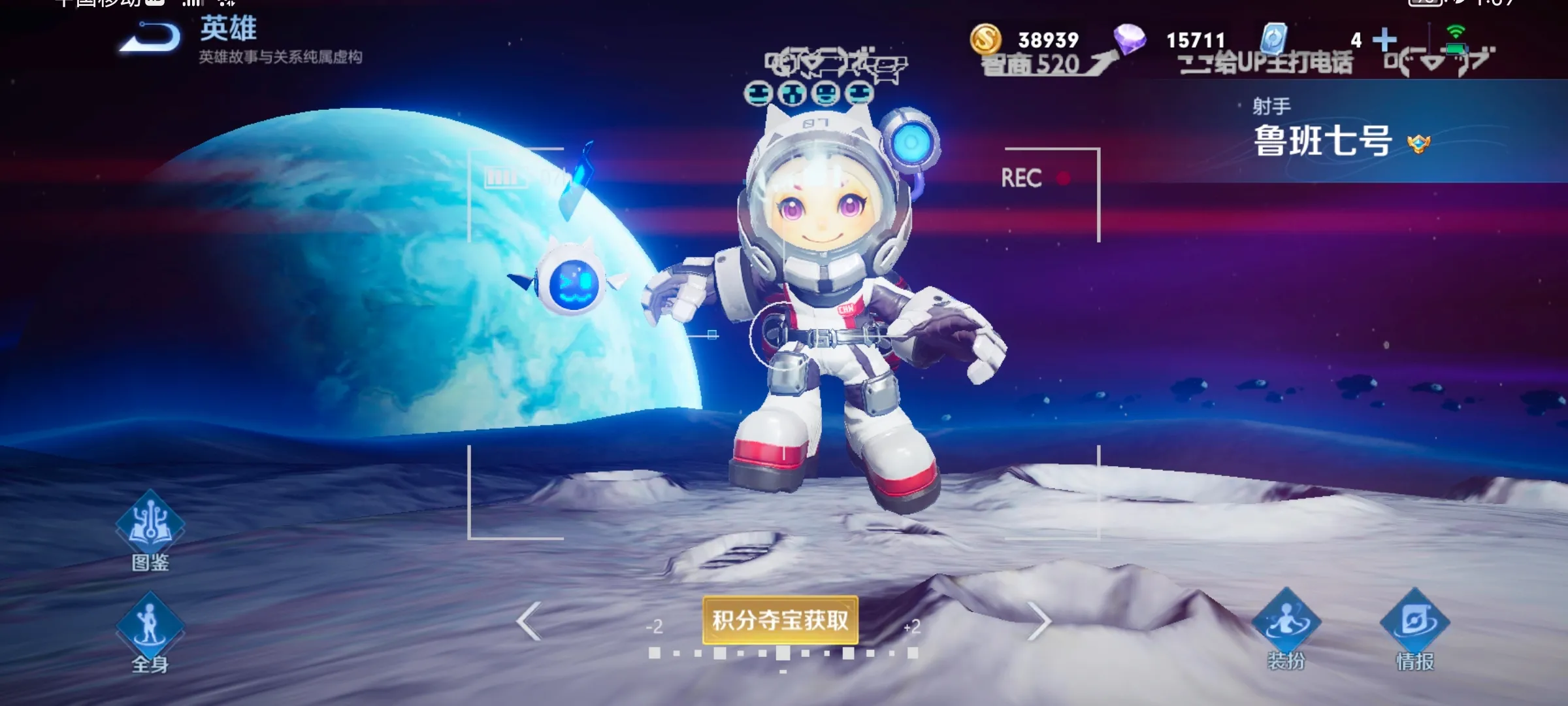Tap the blue skin ticket icon
The width and height of the screenshot is (1568, 706).
(1273, 39)
